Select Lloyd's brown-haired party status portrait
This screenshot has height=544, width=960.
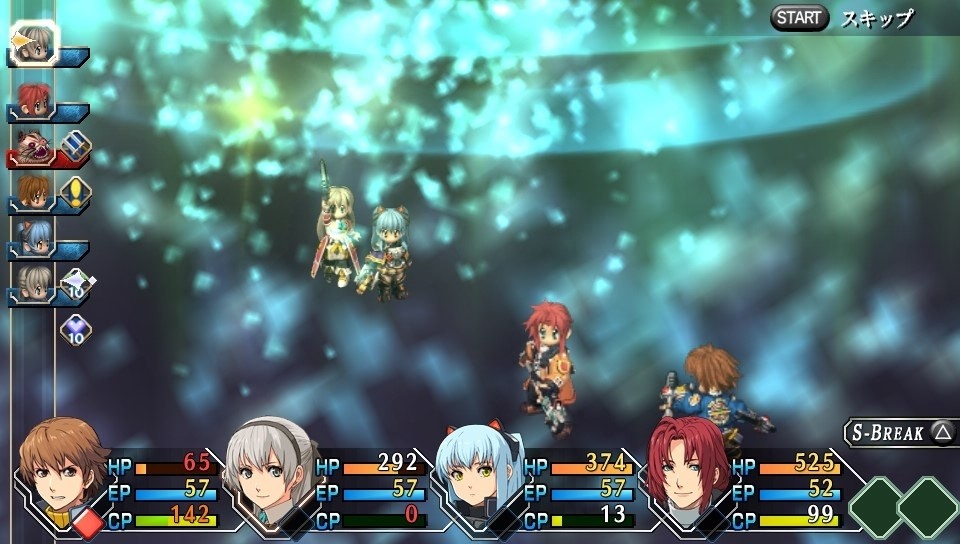(x=64, y=470)
